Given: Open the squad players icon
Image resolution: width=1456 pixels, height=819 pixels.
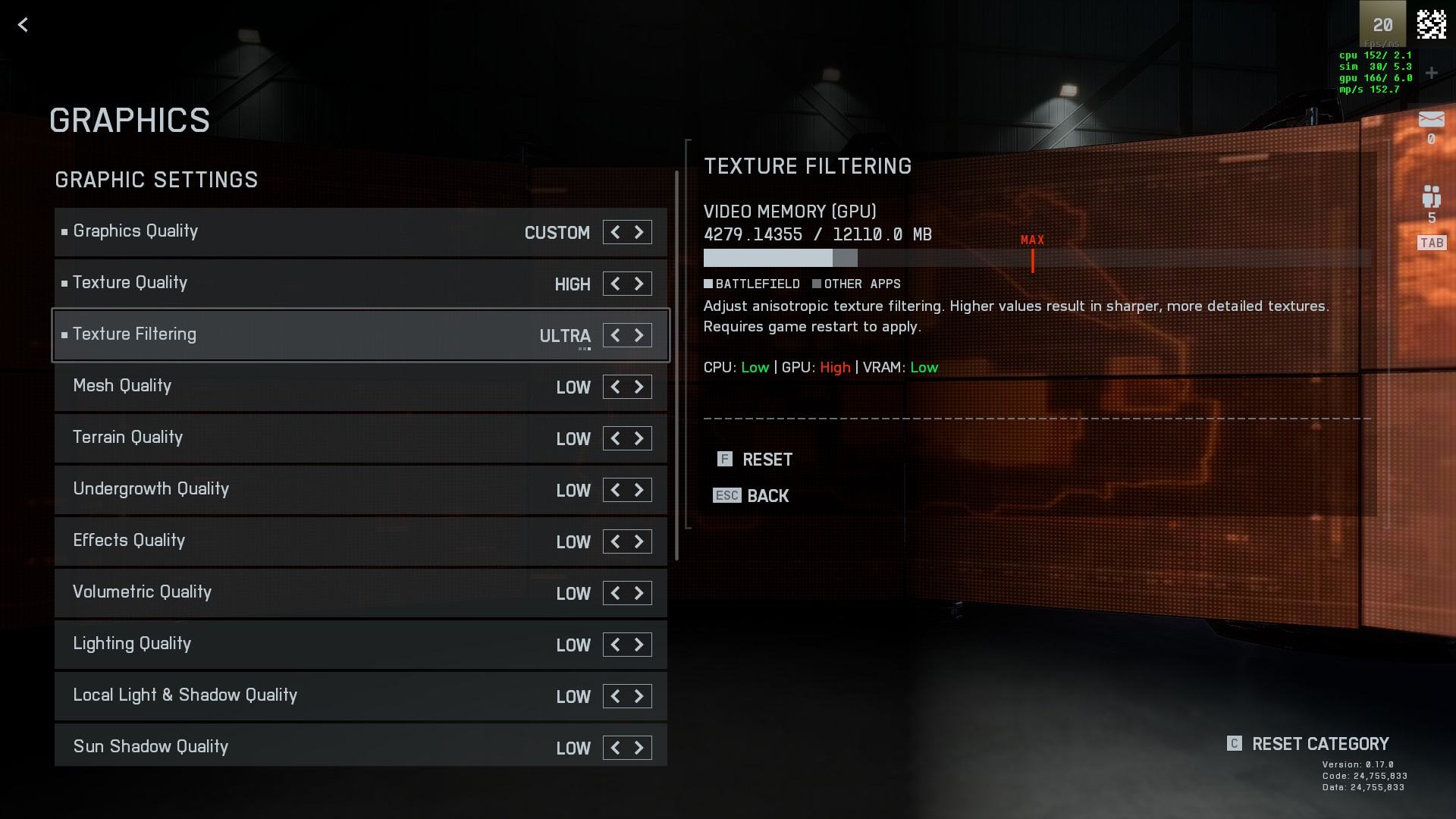Looking at the screenshot, I should [x=1431, y=197].
